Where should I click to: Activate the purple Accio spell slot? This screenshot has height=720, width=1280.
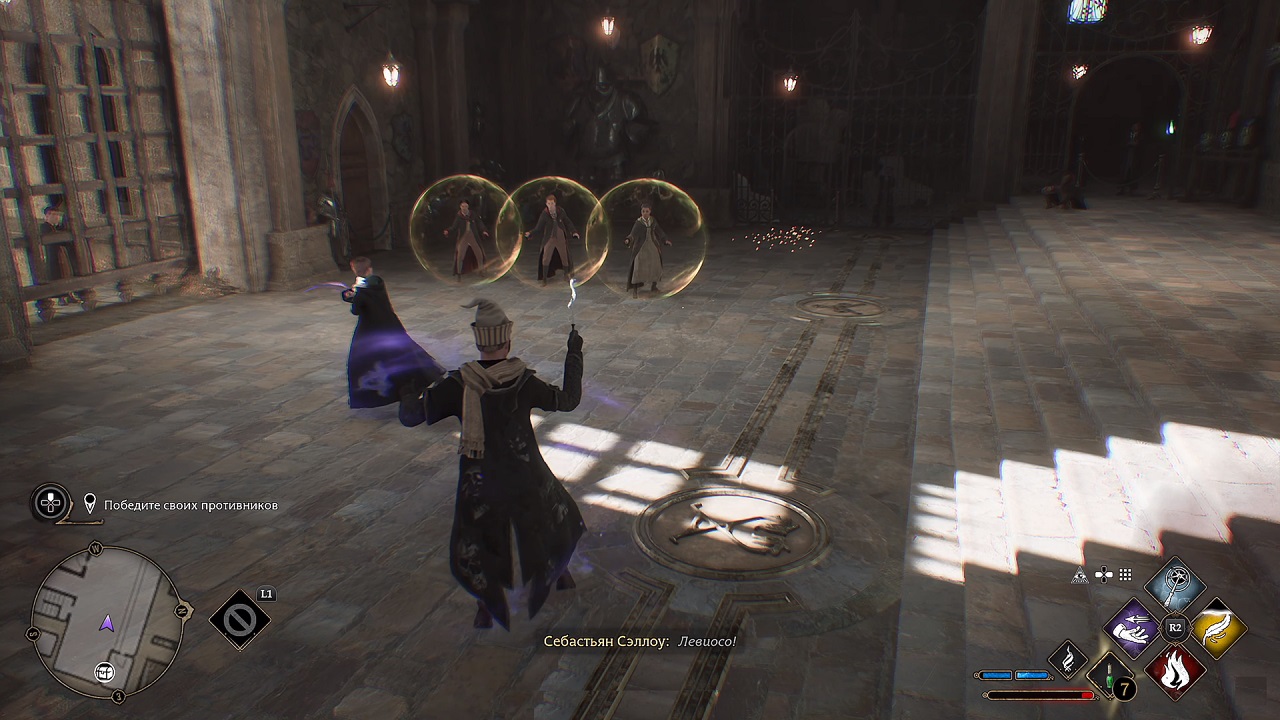pyautogui.click(x=1131, y=628)
